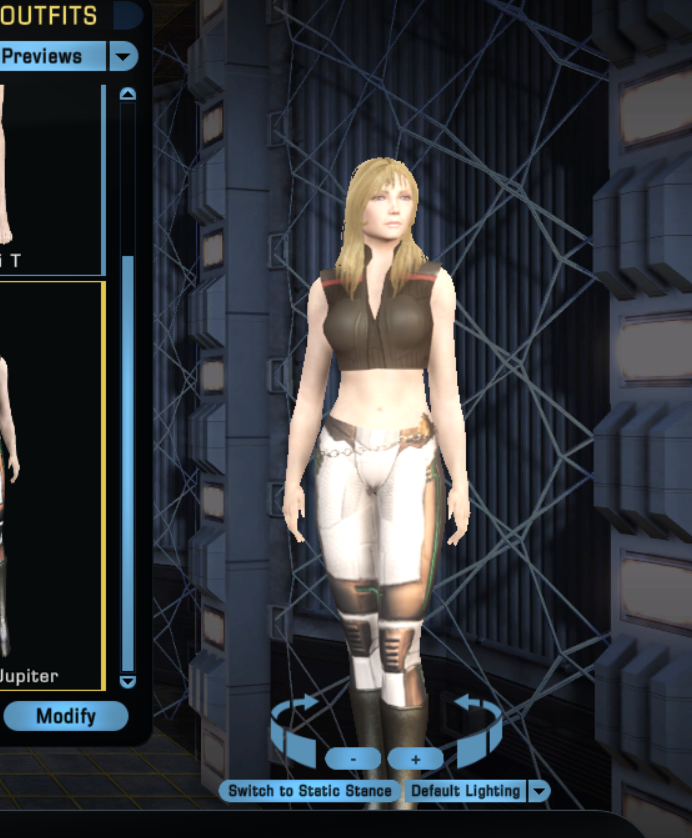
Task: Click the Modify outfit button
Action: tap(65, 716)
